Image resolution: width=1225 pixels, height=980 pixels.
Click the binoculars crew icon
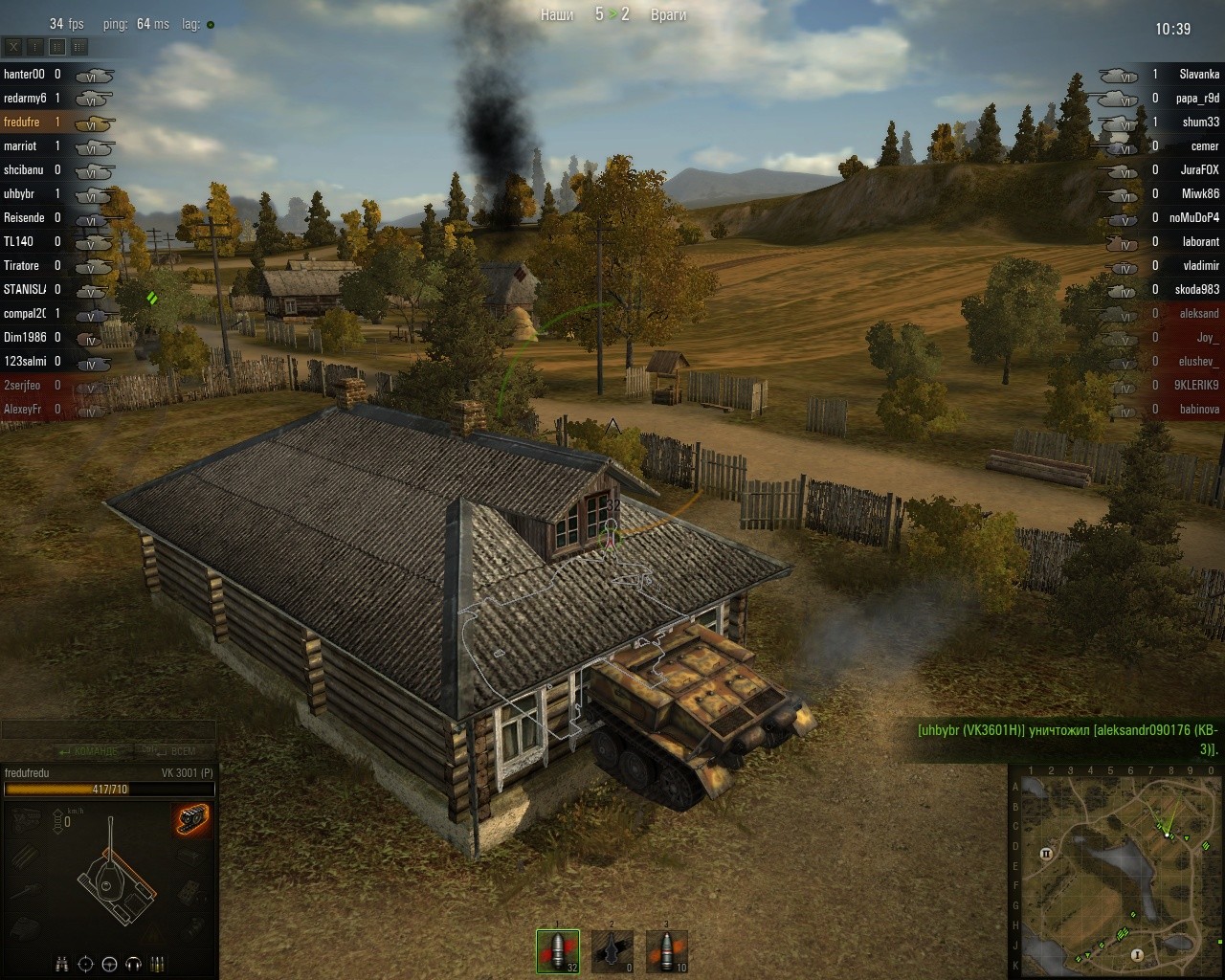click(x=62, y=963)
